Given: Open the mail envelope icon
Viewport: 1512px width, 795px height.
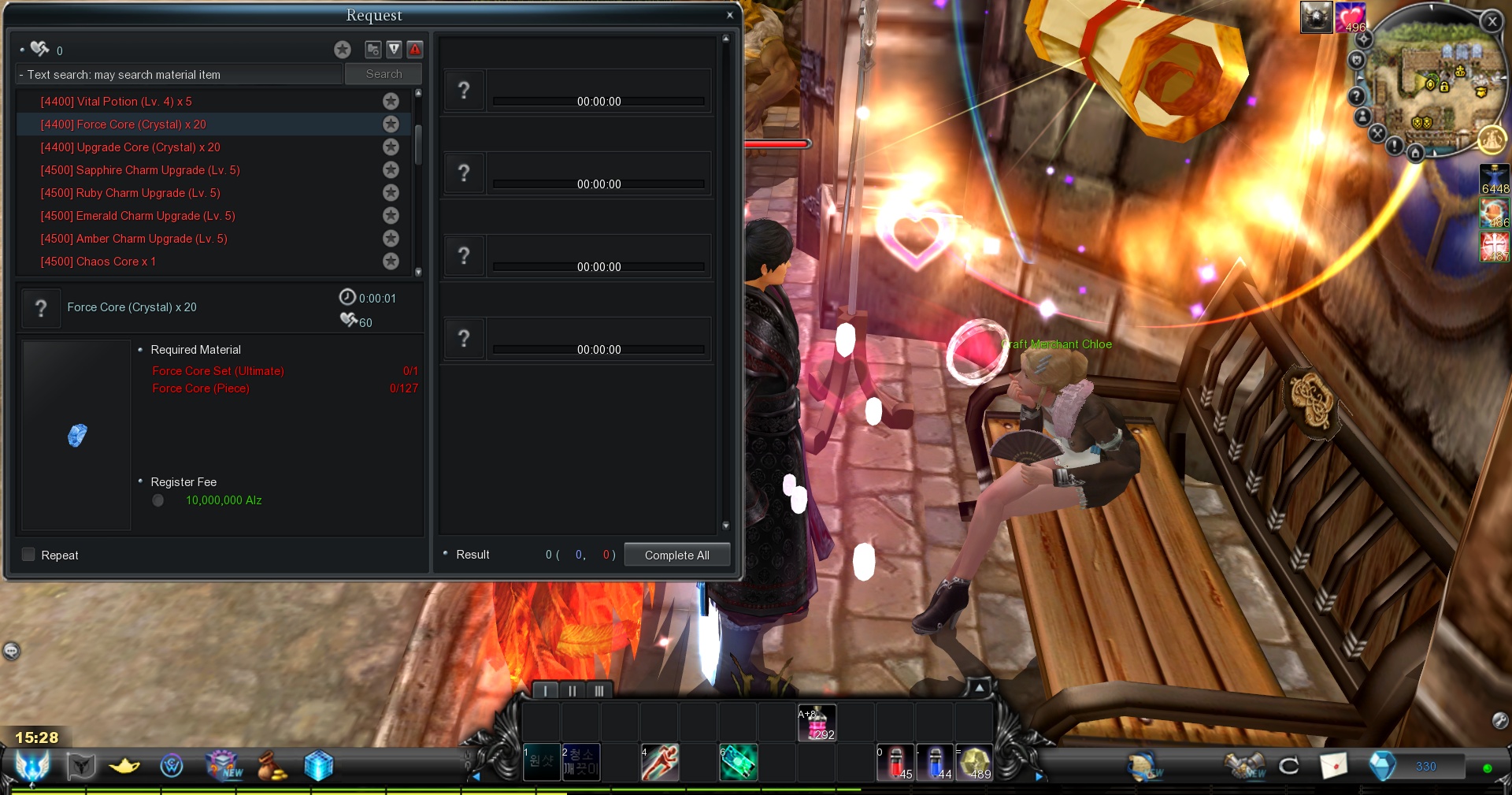Looking at the screenshot, I should pyautogui.click(x=1333, y=765).
